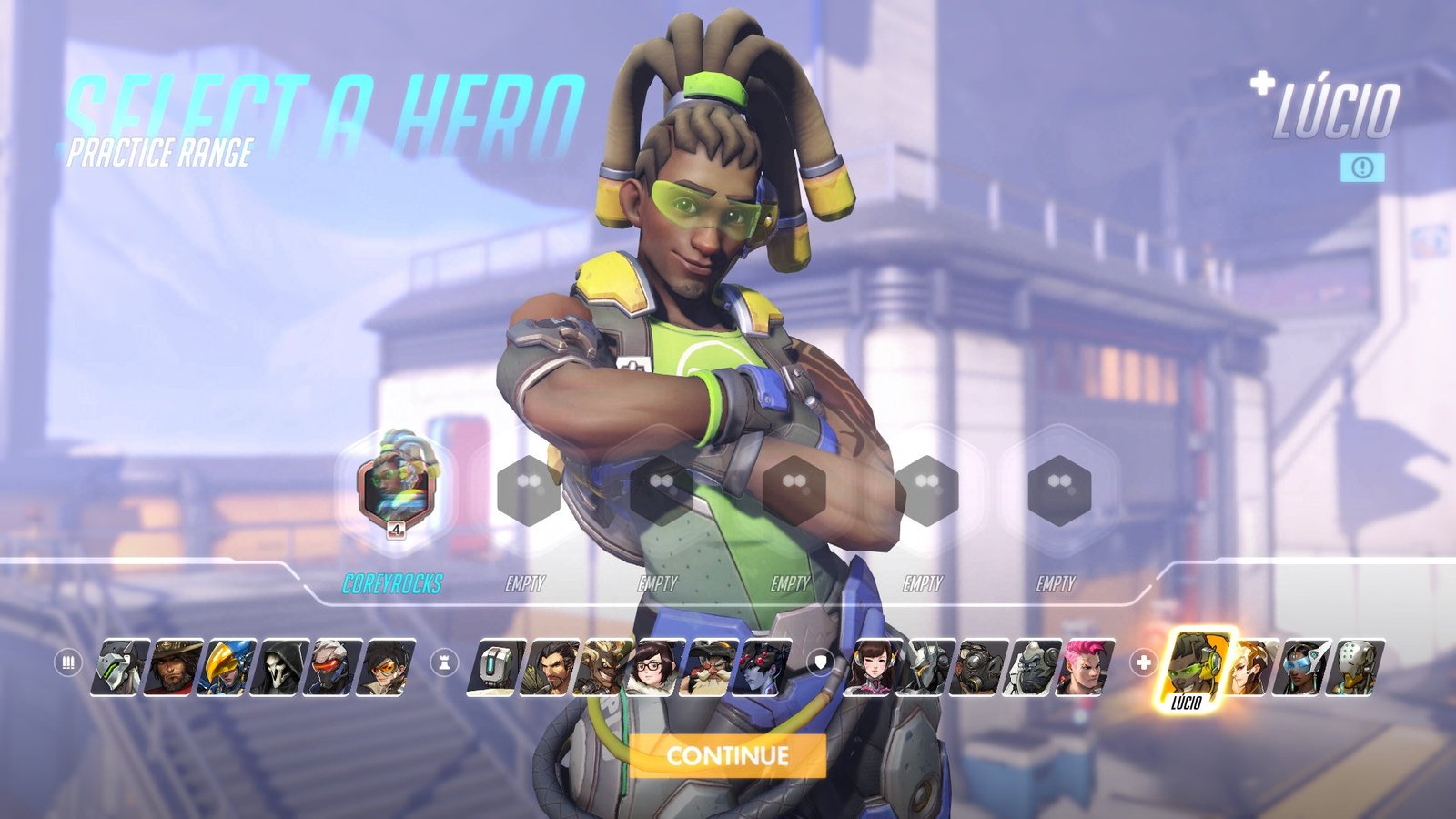The image size is (1456, 819).
Task: Select Zenyatta's portrait
Action: point(1357,667)
